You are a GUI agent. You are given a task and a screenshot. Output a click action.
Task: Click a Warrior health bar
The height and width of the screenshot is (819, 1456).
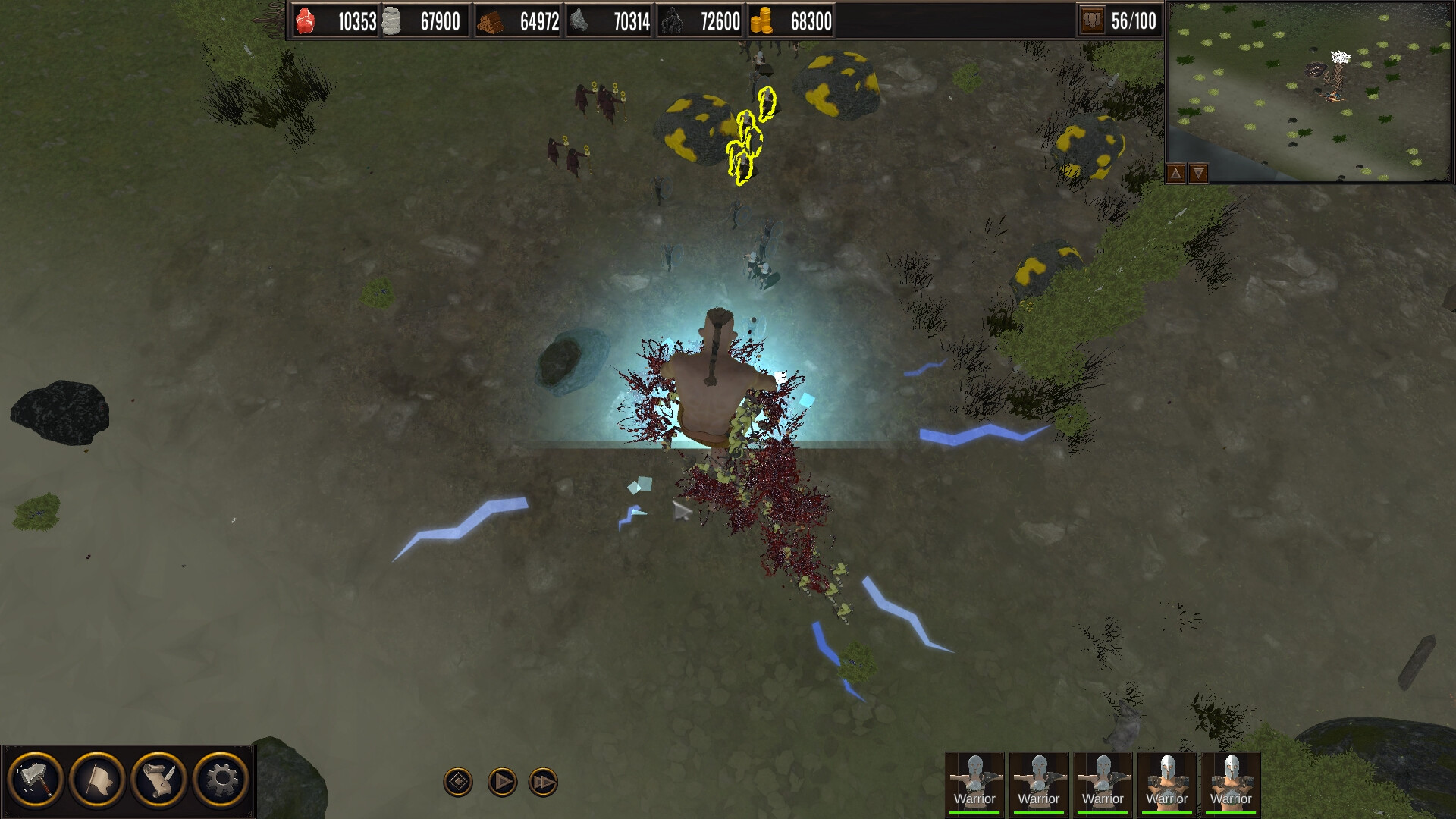click(977, 811)
